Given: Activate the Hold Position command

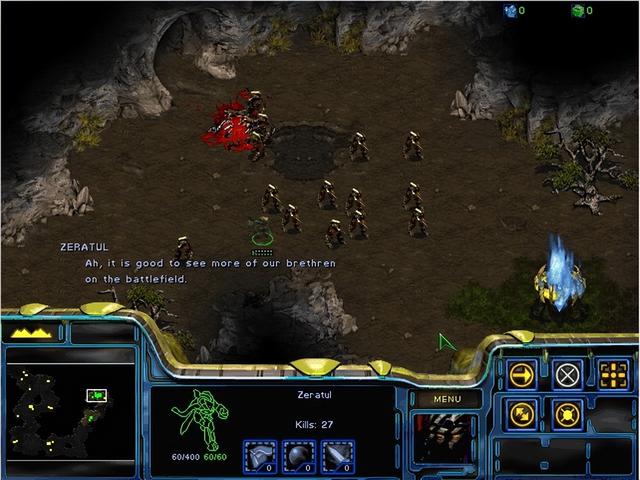Looking at the screenshot, I should click(568, 413).
